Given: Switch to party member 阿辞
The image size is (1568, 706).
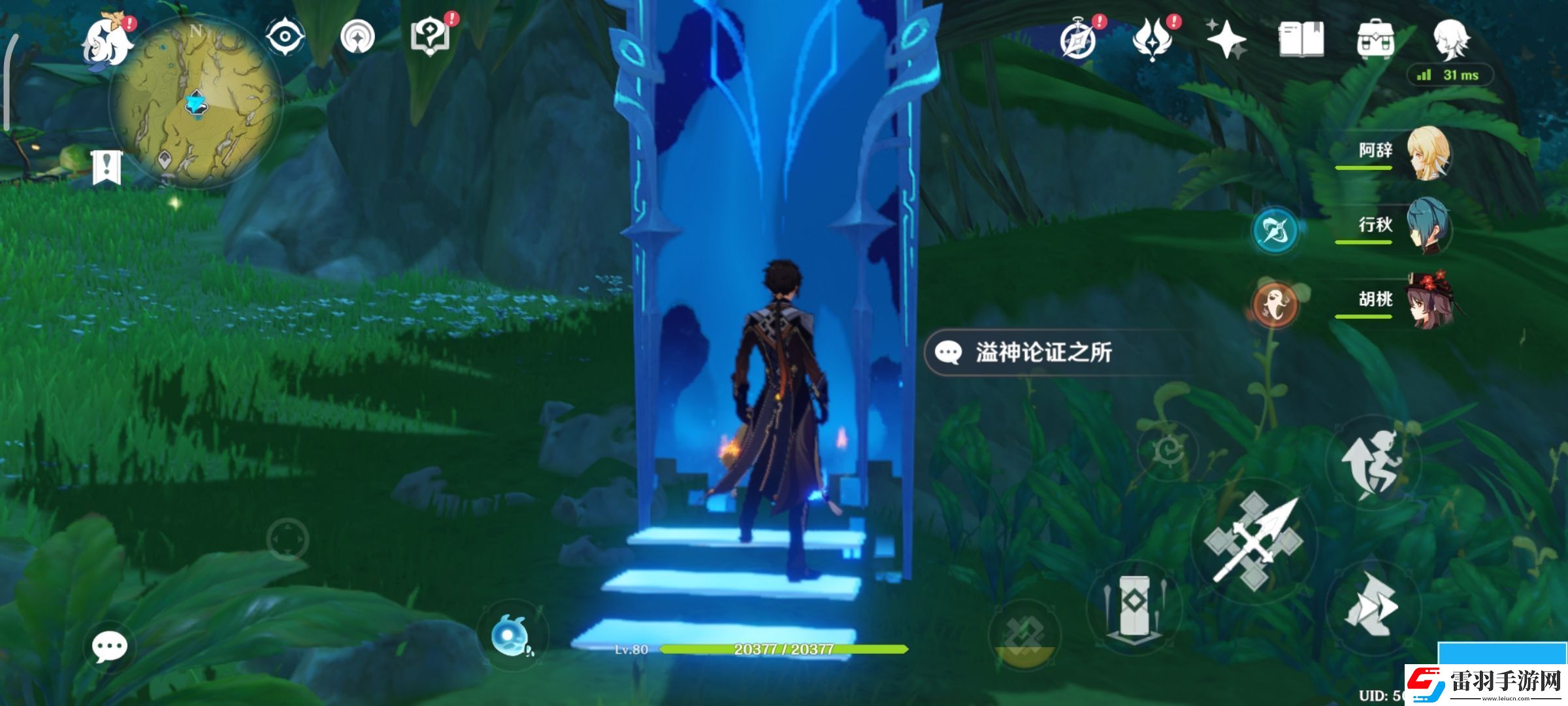Looking at the screenshot, I should (1428, 153).
